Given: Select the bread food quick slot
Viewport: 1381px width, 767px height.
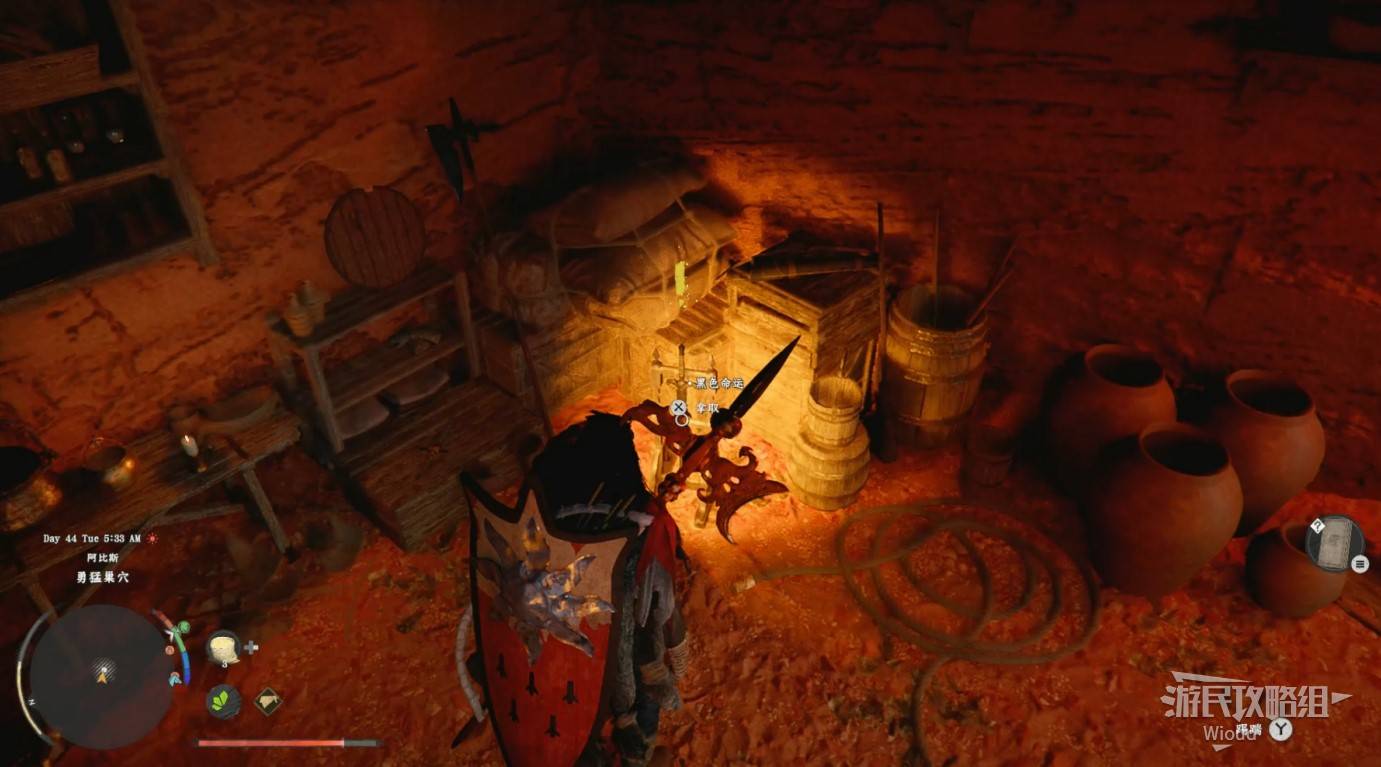Looking at the screenshot, I should [x=222, y=647].
